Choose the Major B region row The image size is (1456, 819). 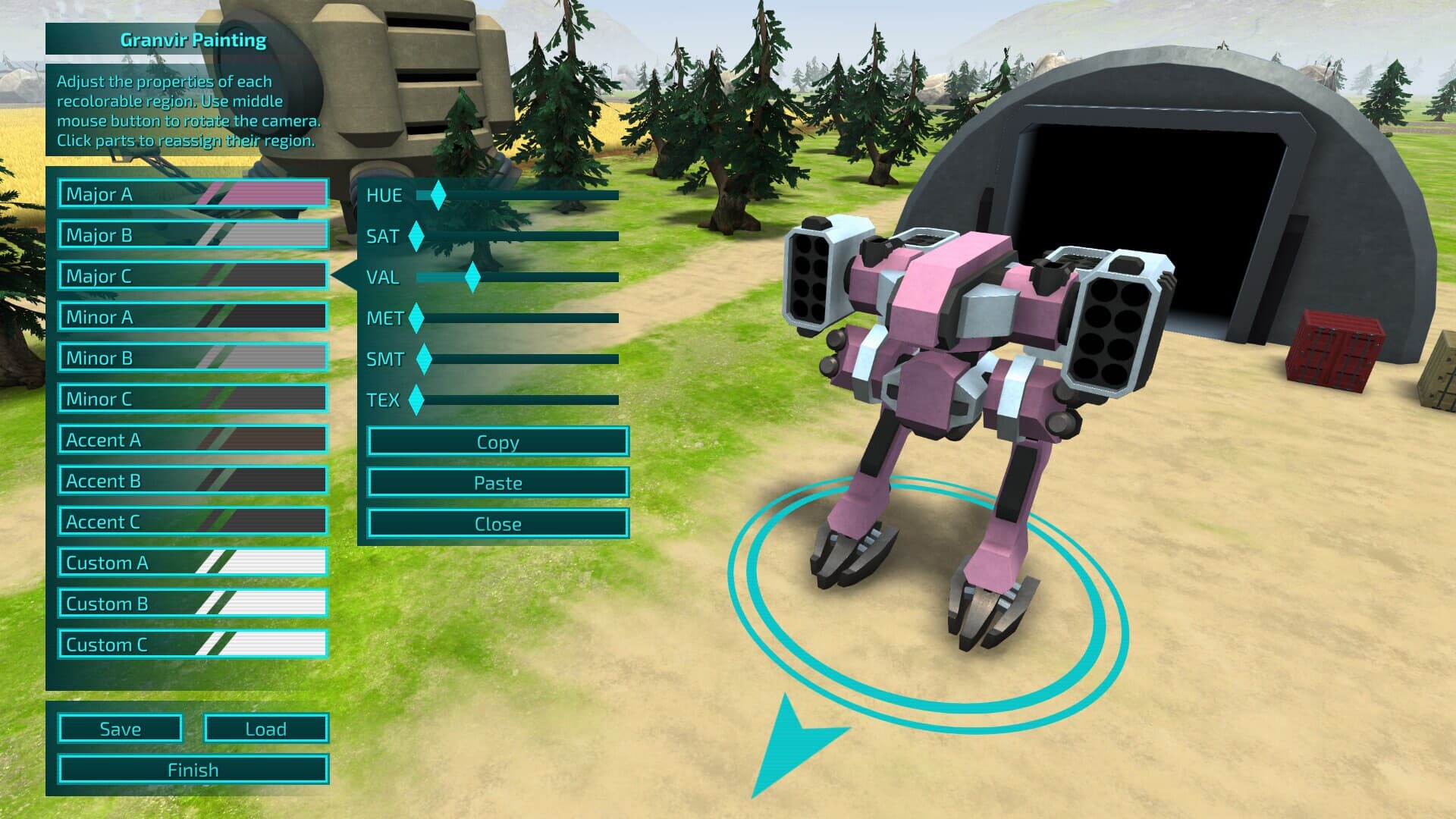point(193,235)
